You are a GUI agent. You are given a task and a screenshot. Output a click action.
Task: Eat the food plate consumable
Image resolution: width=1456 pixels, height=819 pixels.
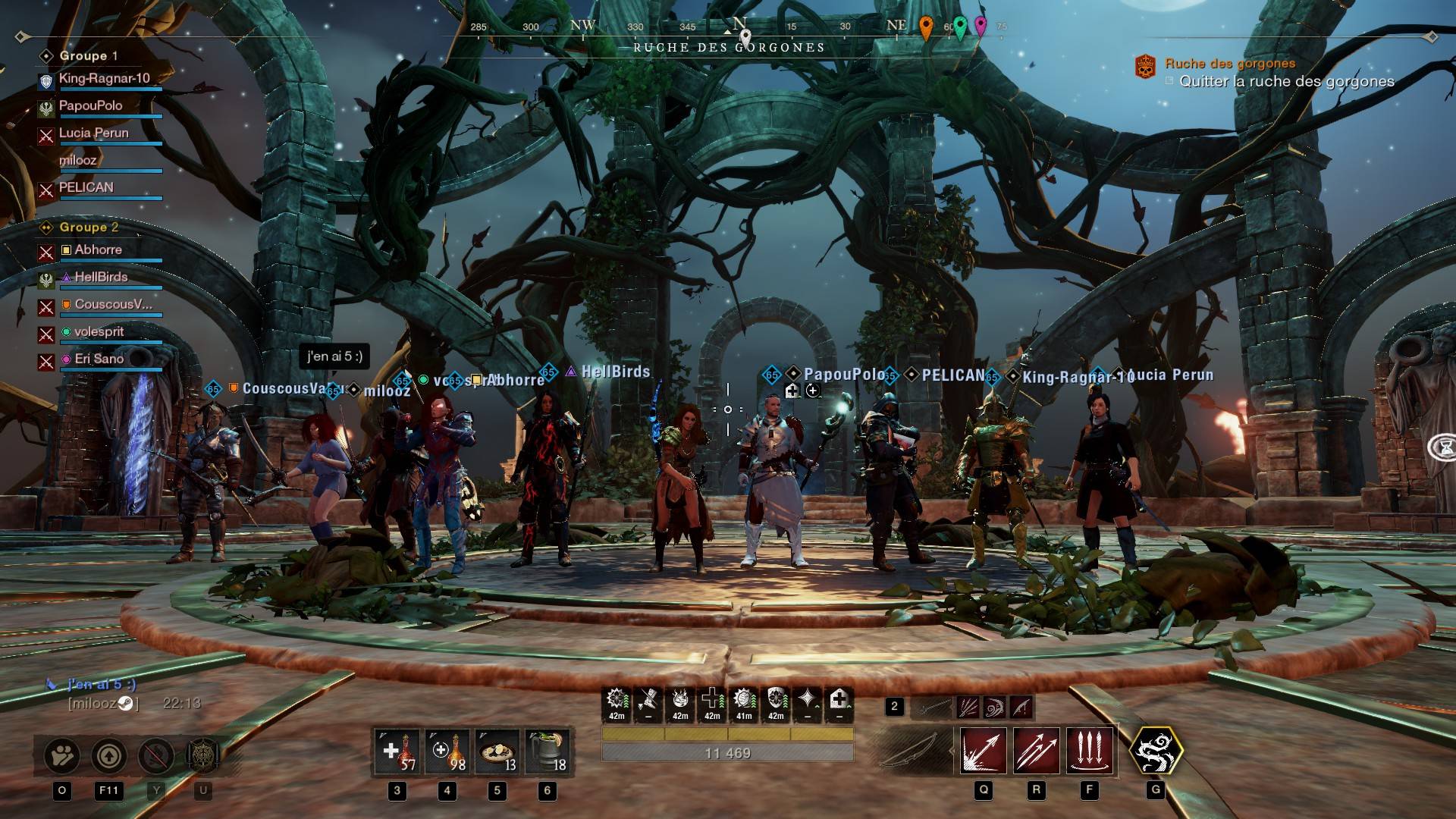click(x=497, y=752)
